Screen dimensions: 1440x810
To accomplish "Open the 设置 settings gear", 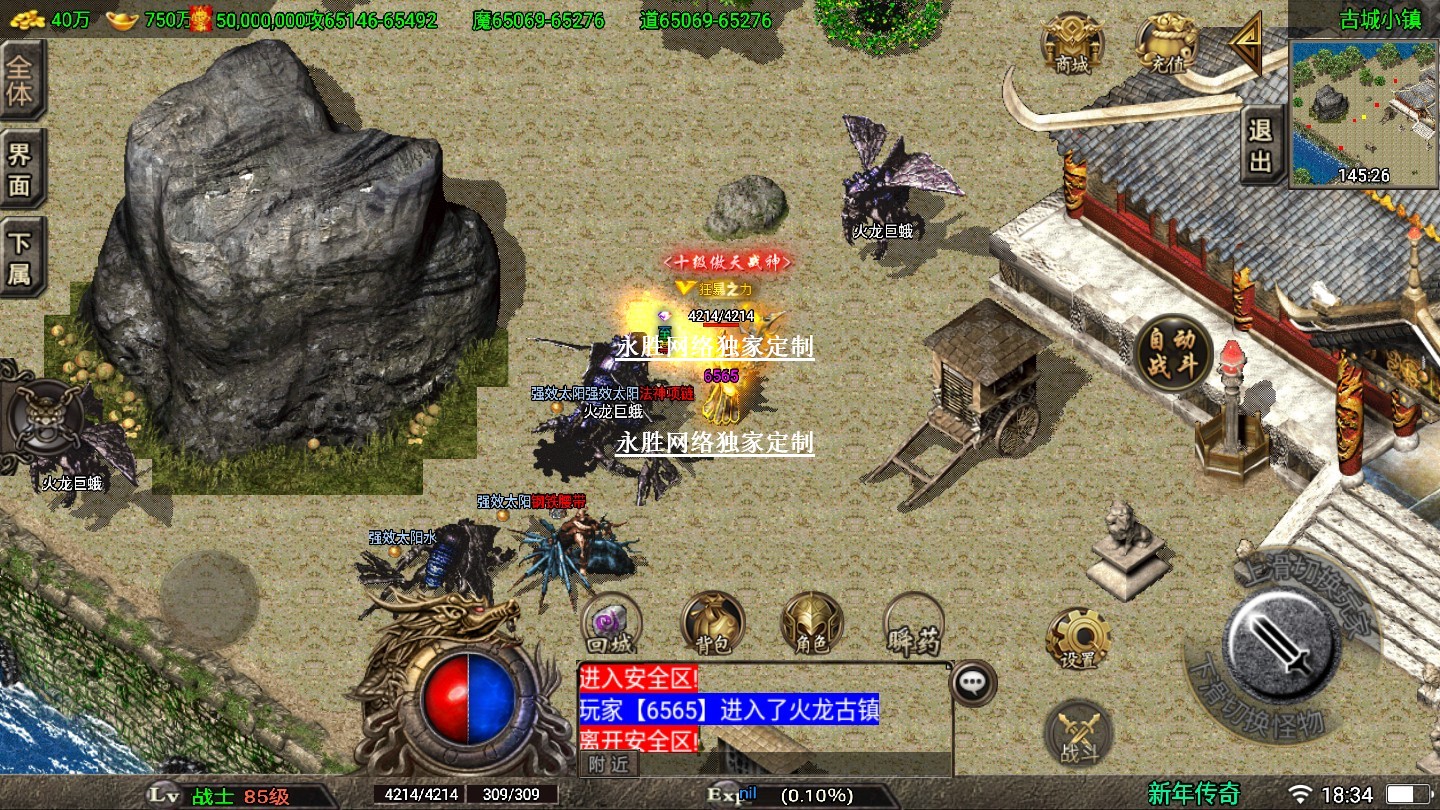I will [1078, 638].
